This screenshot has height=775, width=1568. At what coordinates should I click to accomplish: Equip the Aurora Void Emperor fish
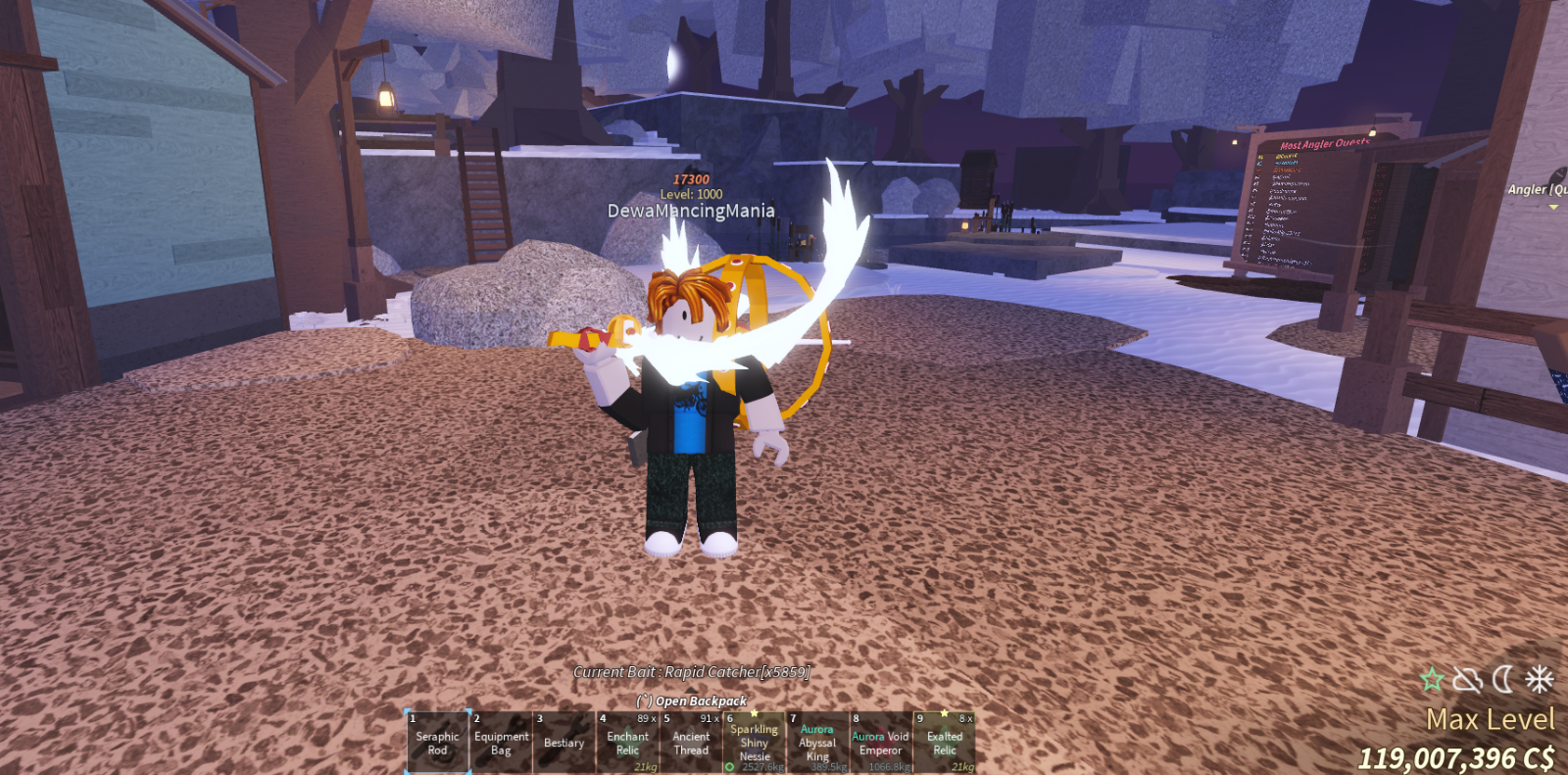pos(880,743)
